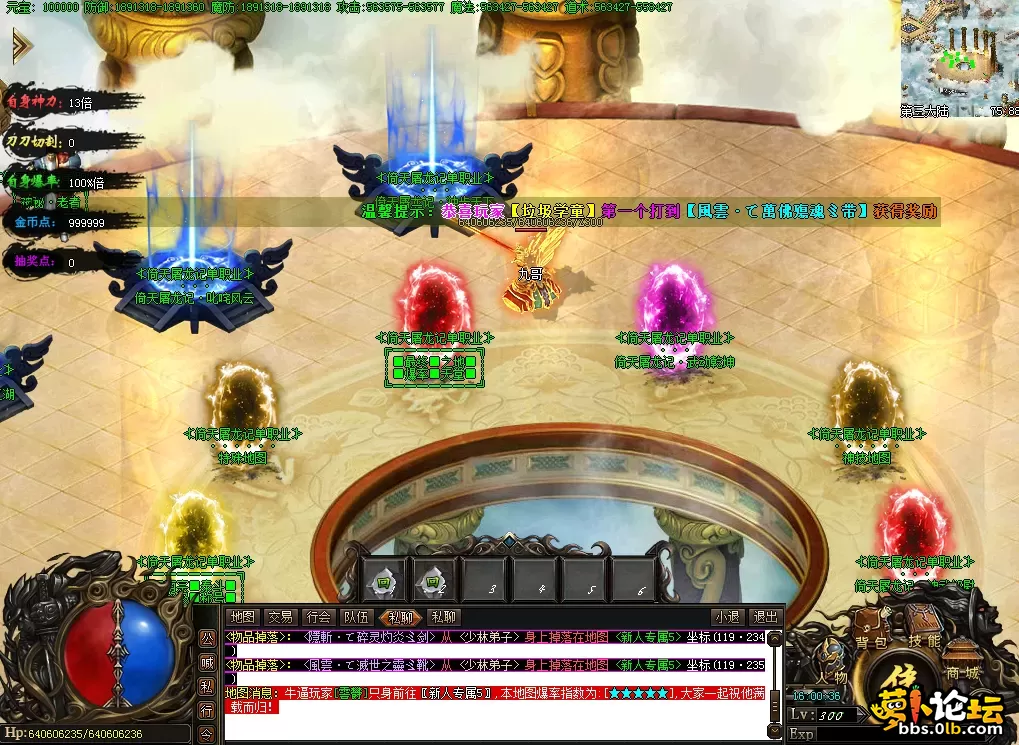Open the 人物 character helmet icon
The width and height of the screenshot is (1019, 745).
coord(829,664)
